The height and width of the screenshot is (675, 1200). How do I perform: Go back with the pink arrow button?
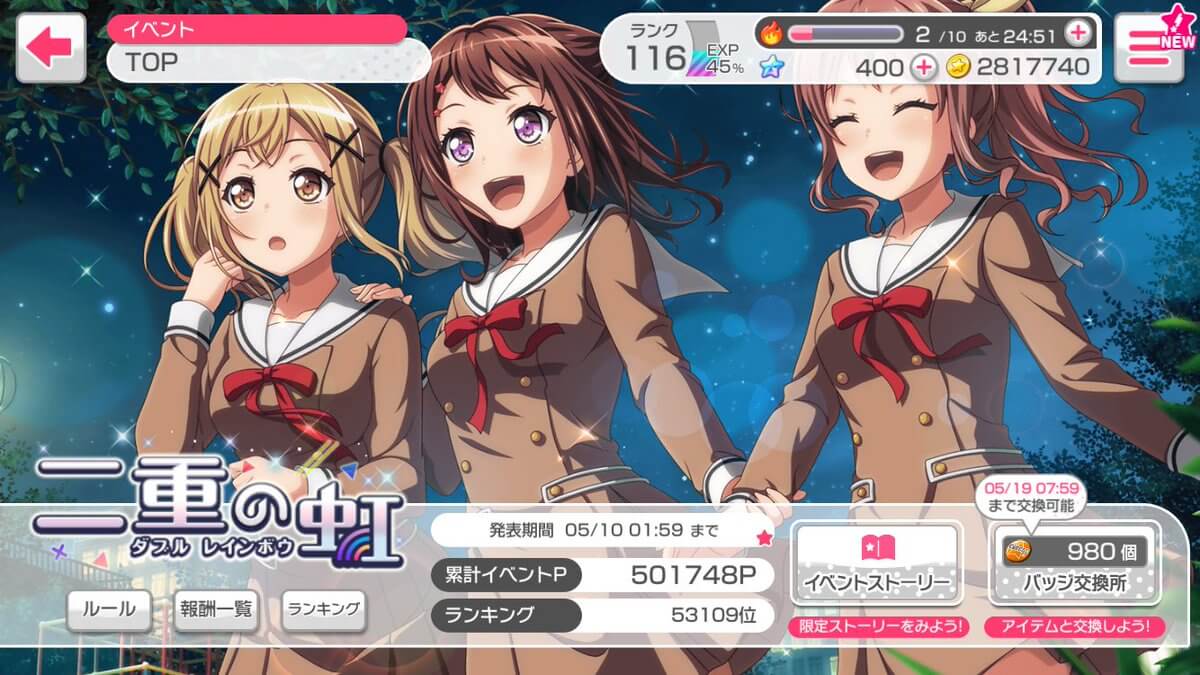click(x=50, y=47)
